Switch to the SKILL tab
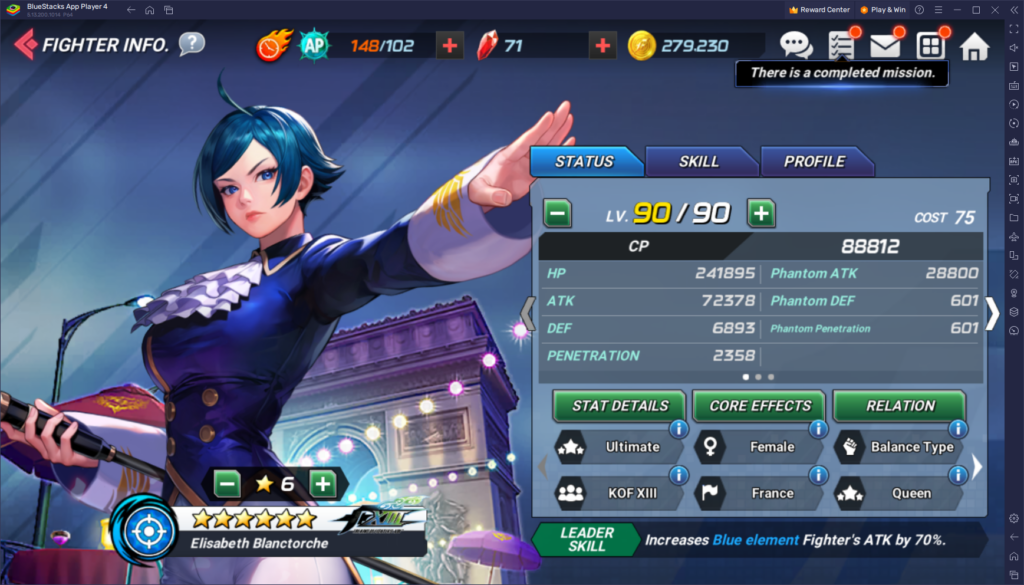The width and height of the screenshot is (1024, 585). pyautogui.click(x=699, y=161)
